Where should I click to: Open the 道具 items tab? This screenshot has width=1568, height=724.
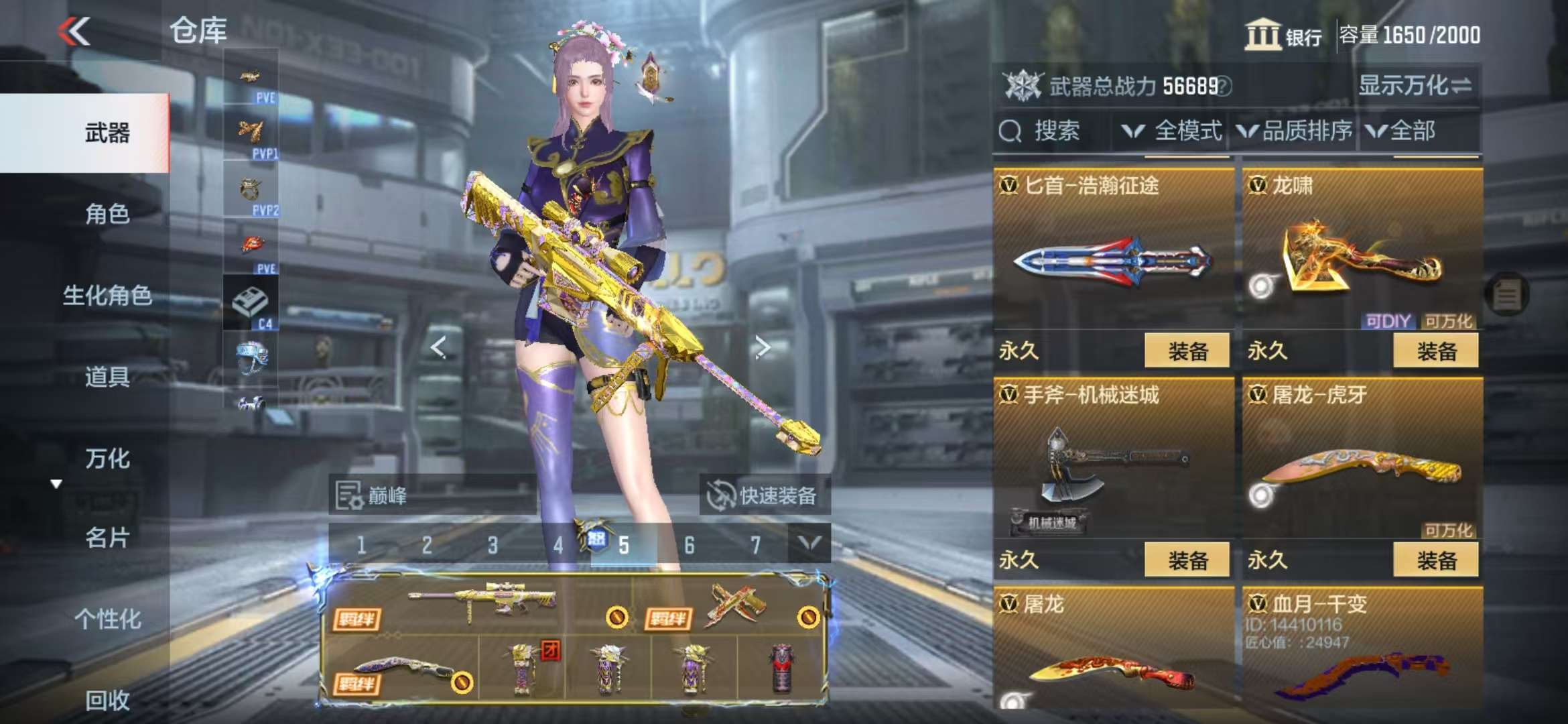click(x=107, y=377)
